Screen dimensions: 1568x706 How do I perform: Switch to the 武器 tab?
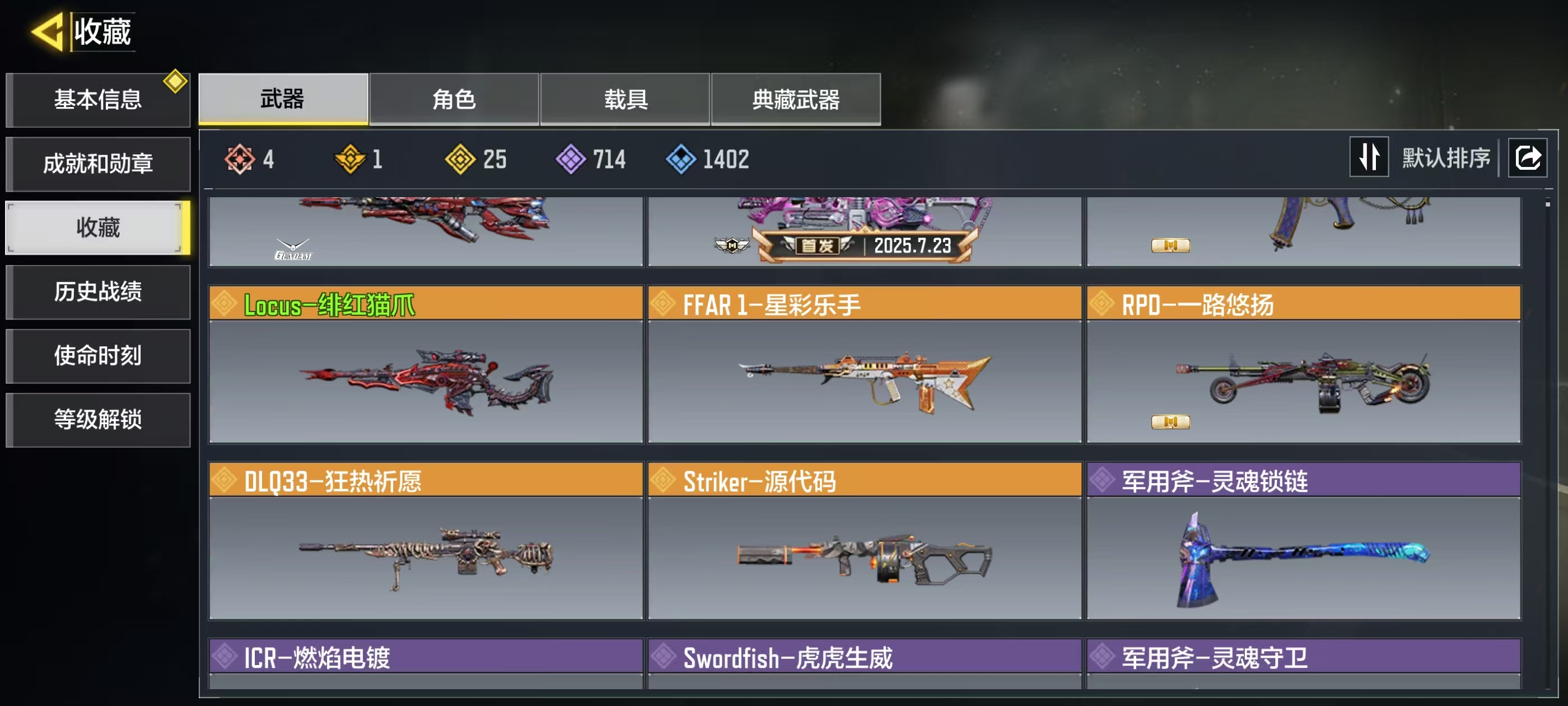(x=283, y=99)
